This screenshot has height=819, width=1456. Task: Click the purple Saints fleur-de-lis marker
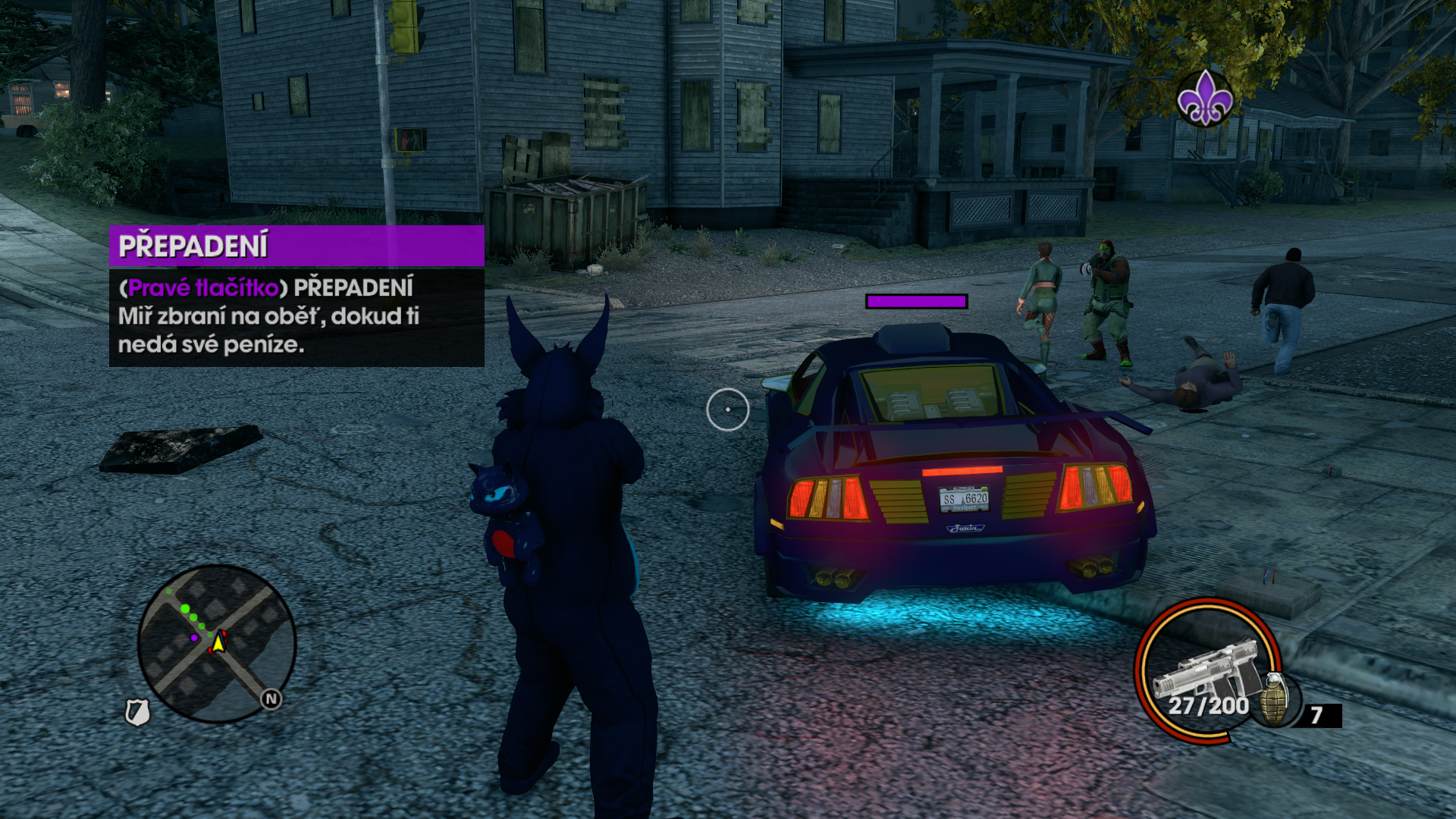(x=1204, y=99)
